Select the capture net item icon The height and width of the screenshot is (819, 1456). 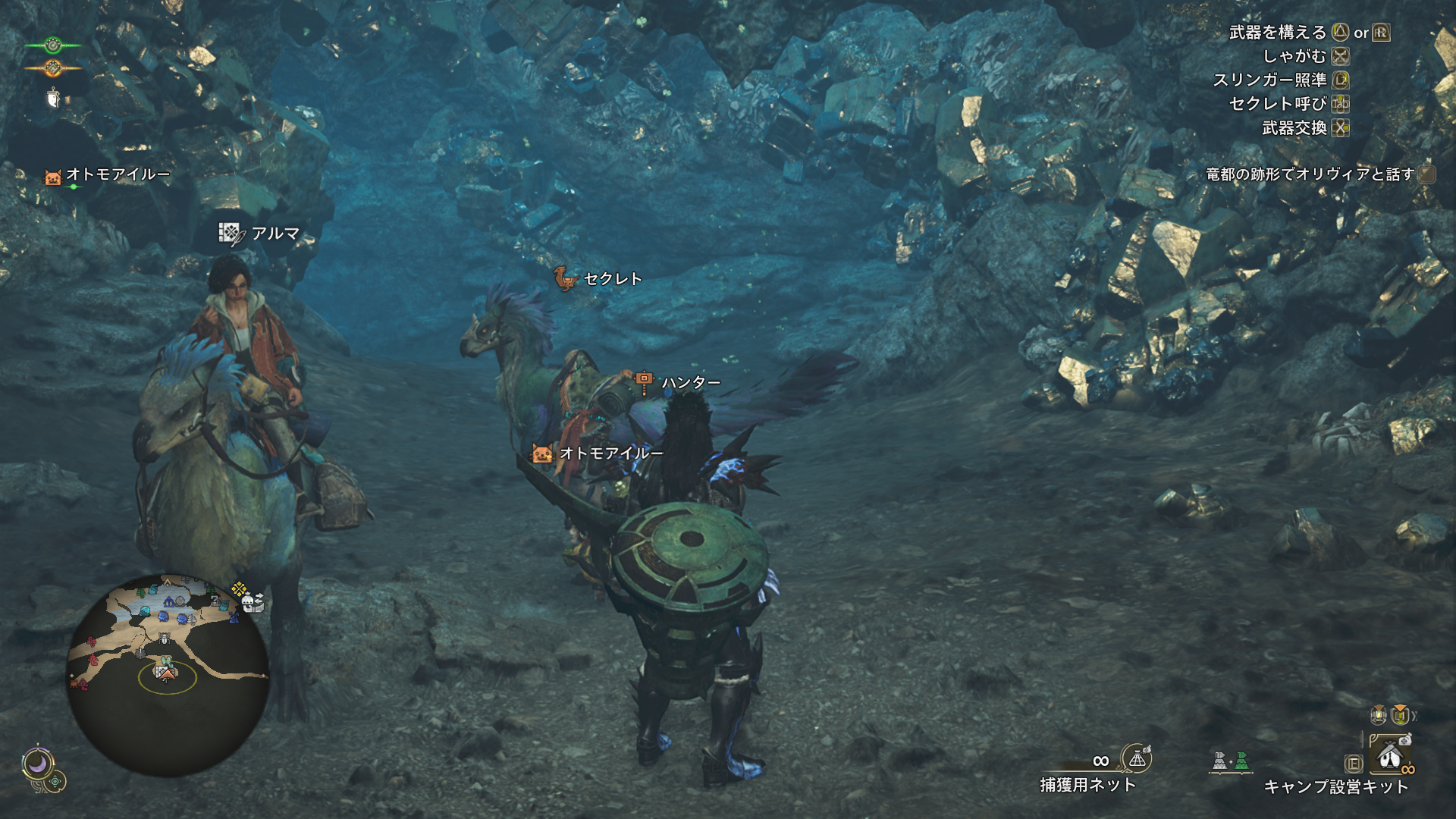tap(1137, 758)
